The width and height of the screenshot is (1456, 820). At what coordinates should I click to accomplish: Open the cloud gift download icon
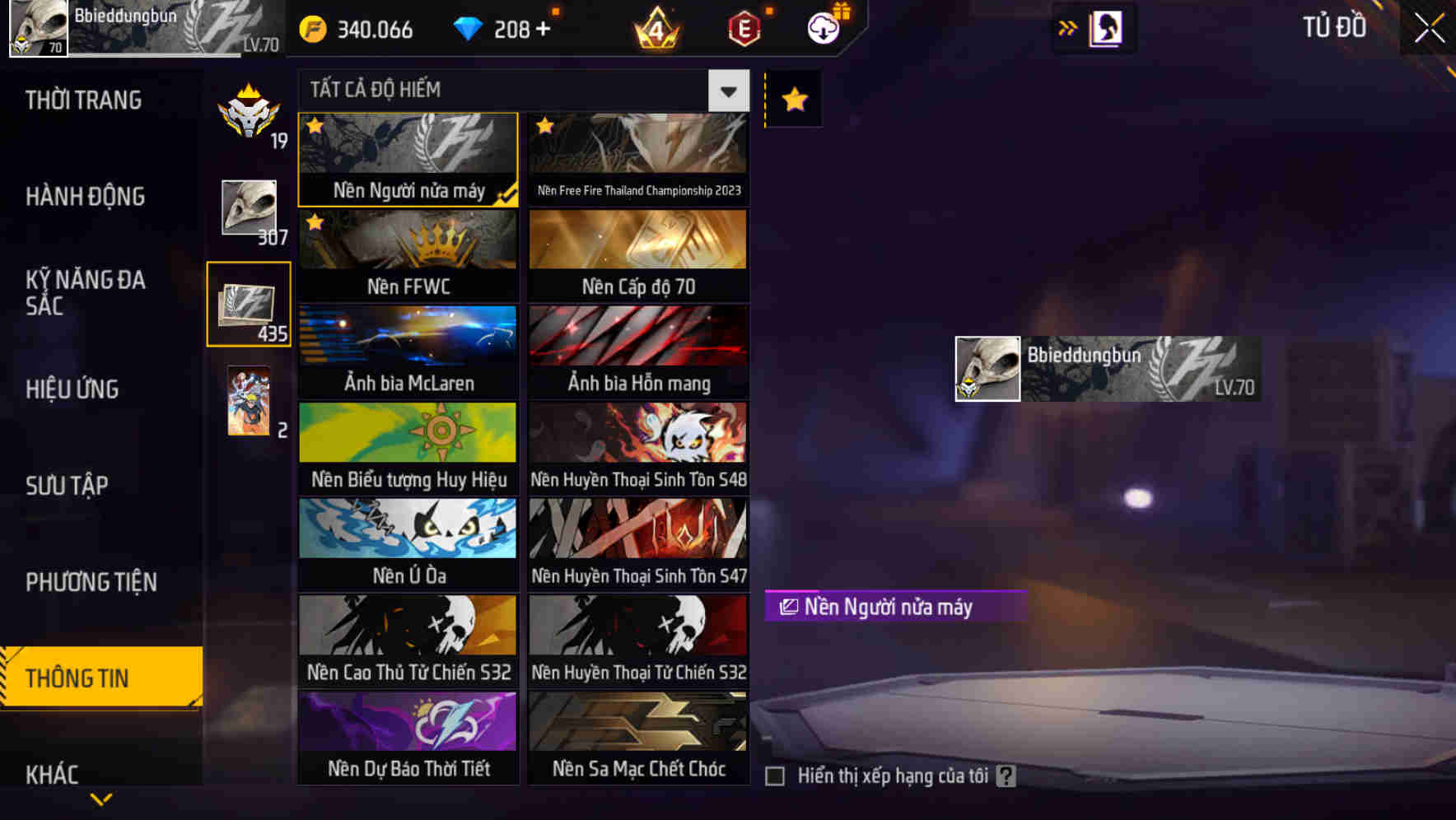point(824,27)
